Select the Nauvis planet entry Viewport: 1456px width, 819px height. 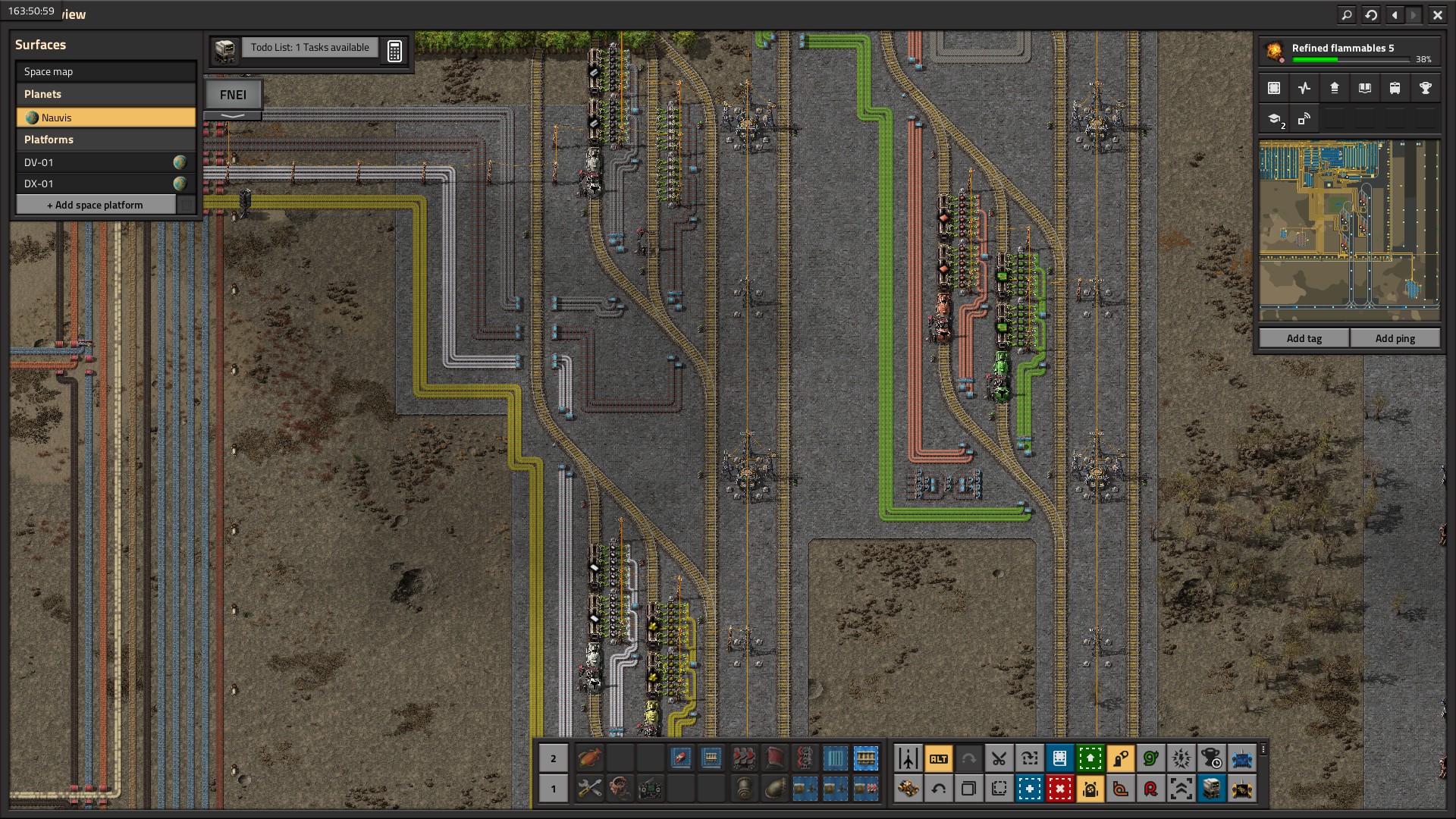(x=105, y=118)
